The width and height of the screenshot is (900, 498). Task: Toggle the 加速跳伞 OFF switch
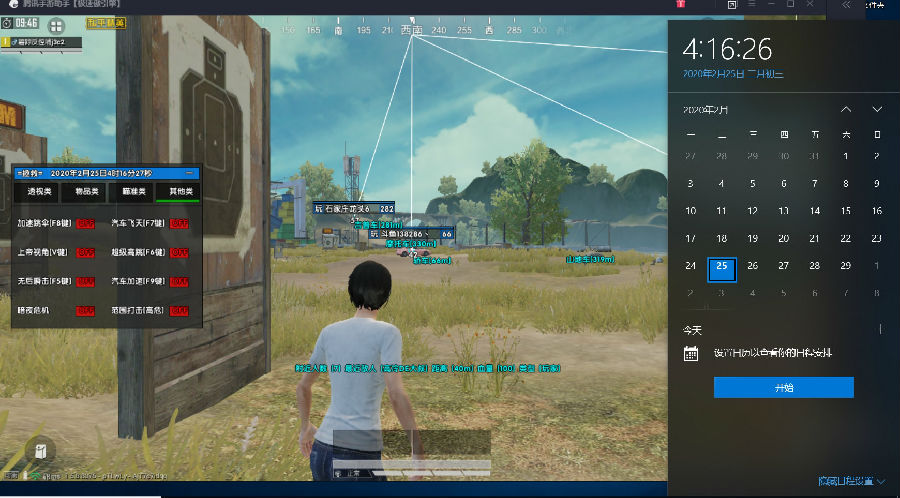click(x=85, y=223)
